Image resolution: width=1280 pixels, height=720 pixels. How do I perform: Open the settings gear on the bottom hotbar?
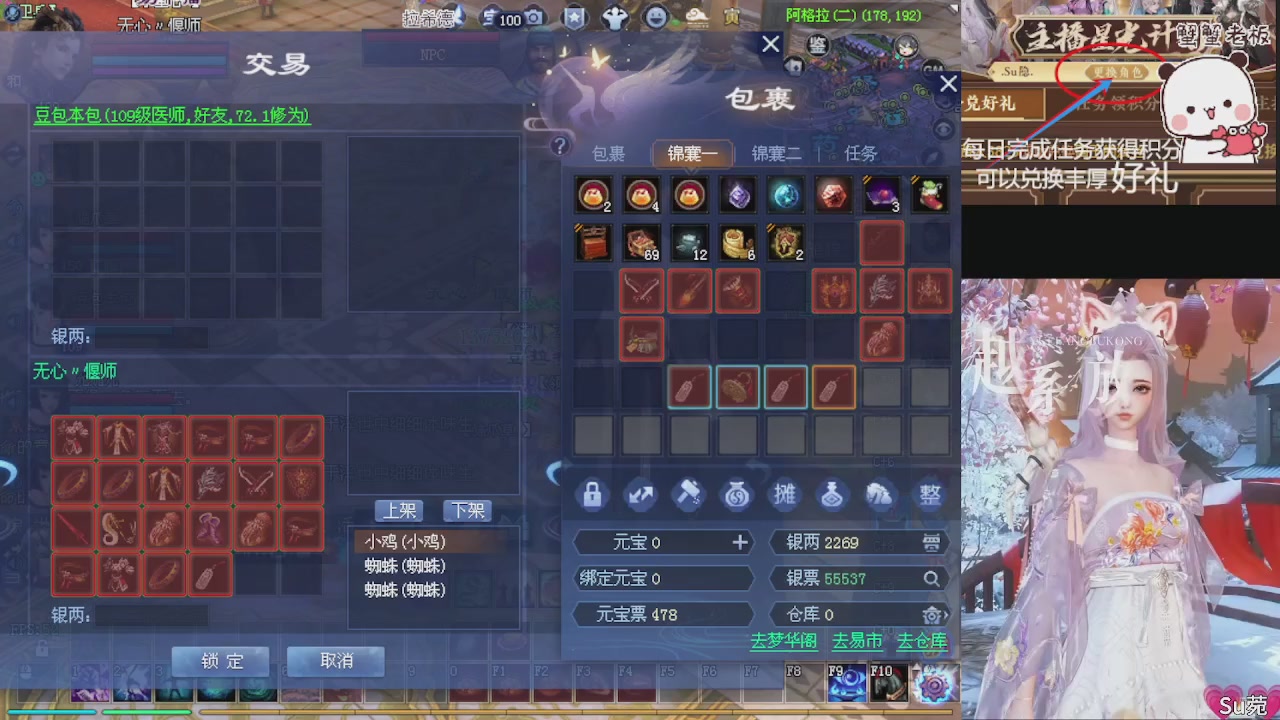click(934, 684)
